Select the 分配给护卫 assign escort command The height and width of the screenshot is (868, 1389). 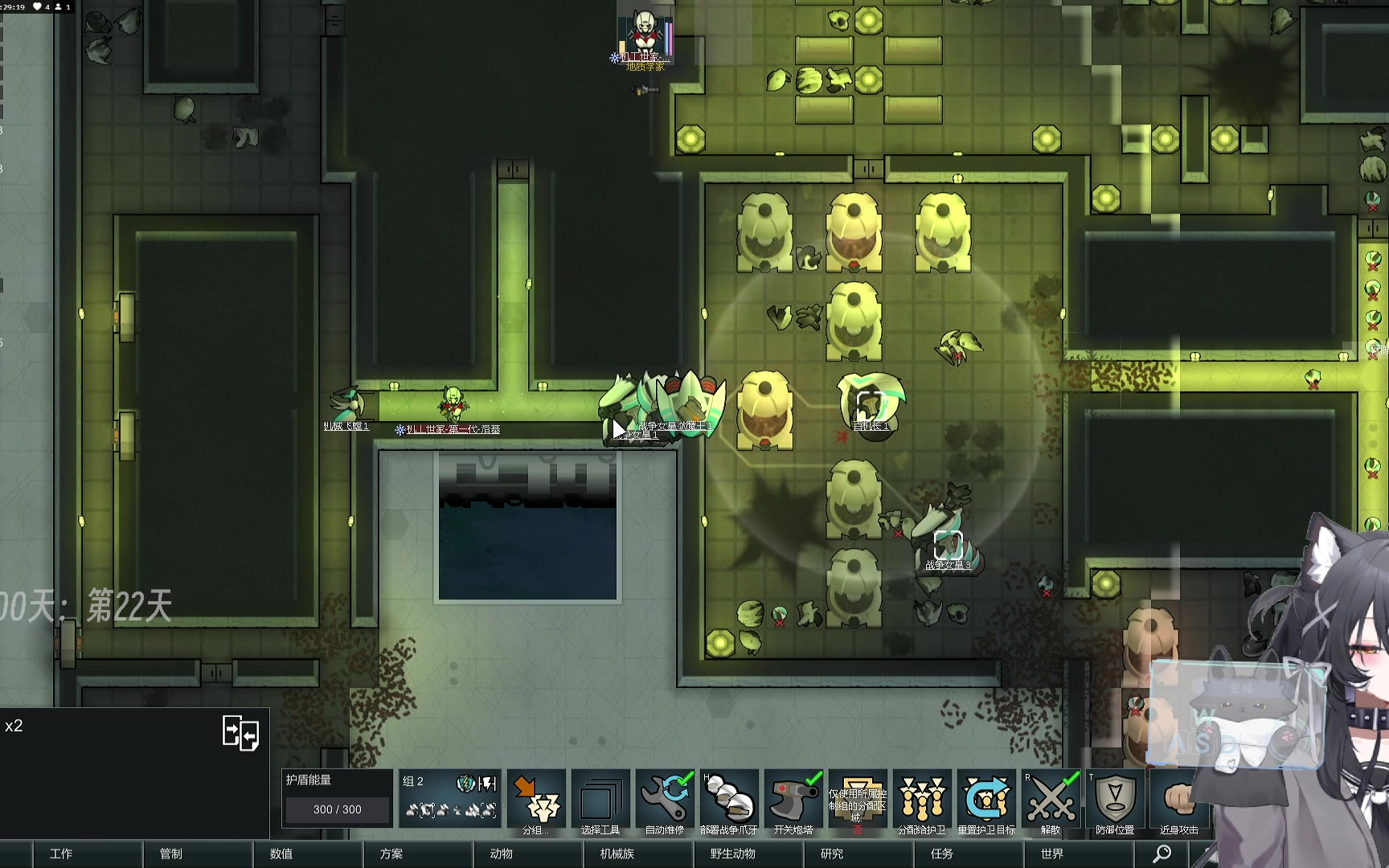tap(922, 801)
